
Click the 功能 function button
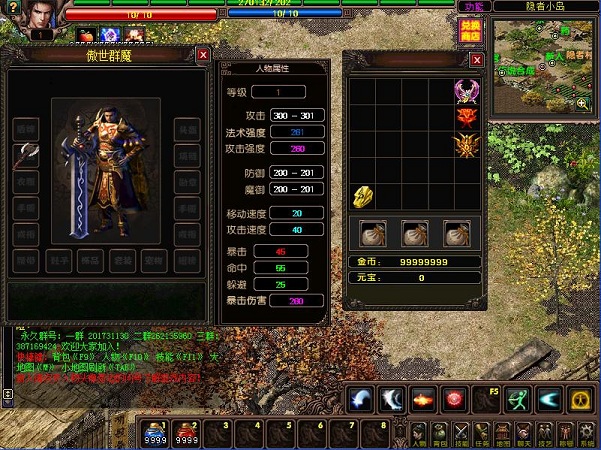click(473, 7)
